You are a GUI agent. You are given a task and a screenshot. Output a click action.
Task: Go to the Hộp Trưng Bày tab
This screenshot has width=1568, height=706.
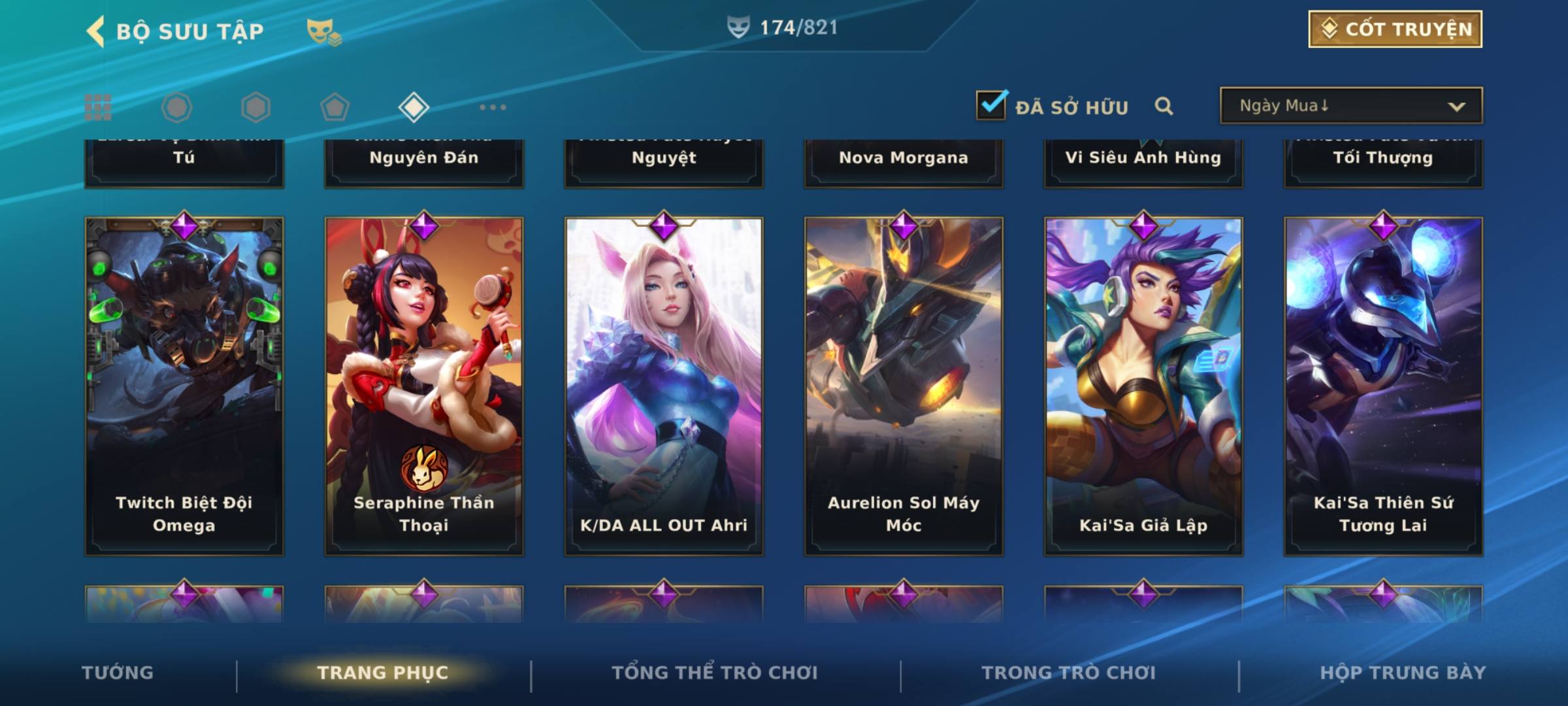[1403, 673]
